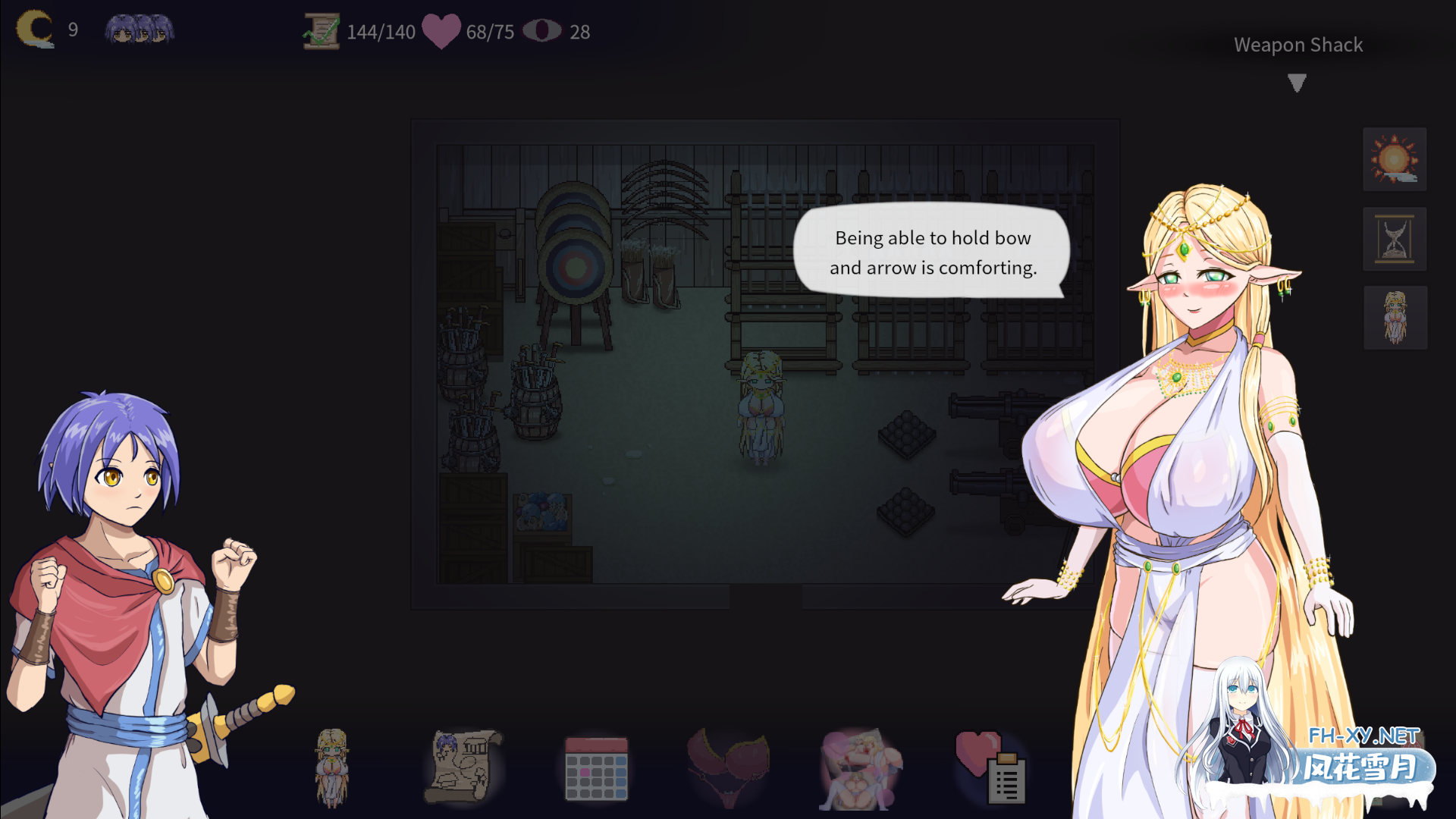Click the heart icon showing 68/75

point(440,31)
